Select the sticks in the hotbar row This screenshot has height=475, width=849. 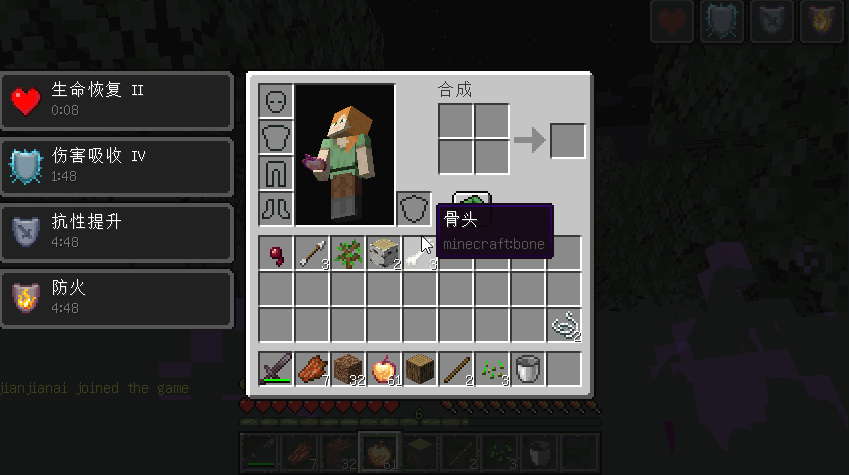tap(456, 370)
